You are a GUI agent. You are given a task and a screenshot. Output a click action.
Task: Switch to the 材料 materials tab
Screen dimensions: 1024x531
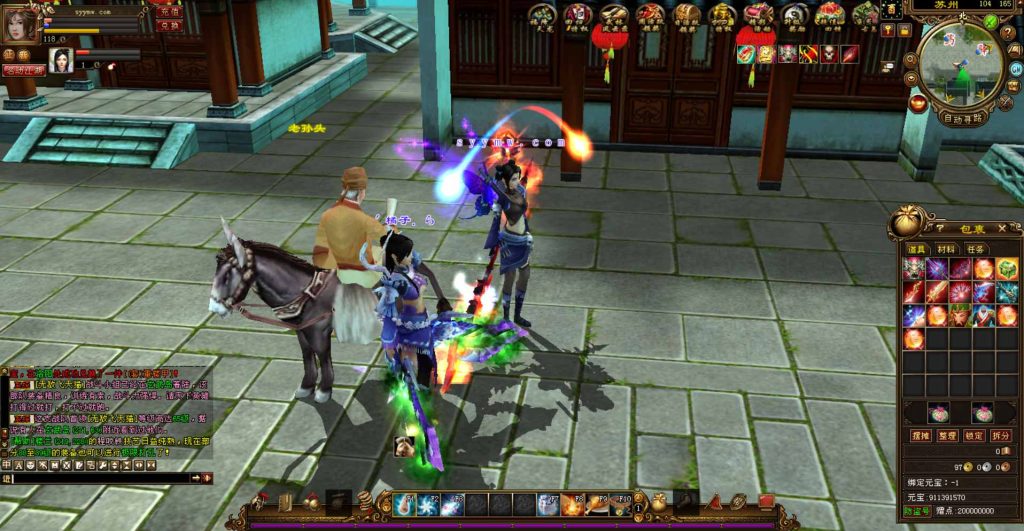coord(945,249)
